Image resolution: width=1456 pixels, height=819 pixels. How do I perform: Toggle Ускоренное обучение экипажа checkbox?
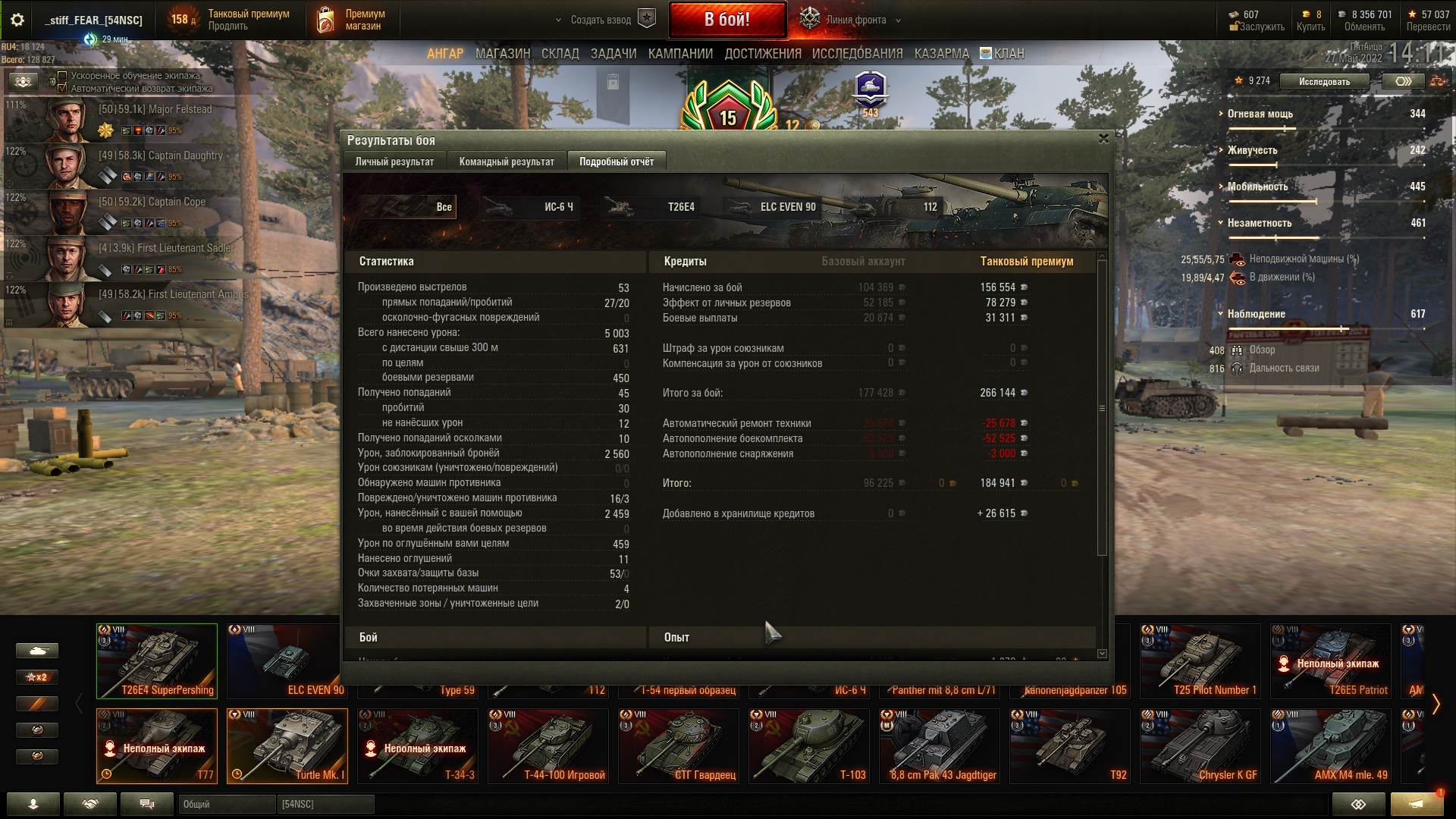tap(62, 76)
